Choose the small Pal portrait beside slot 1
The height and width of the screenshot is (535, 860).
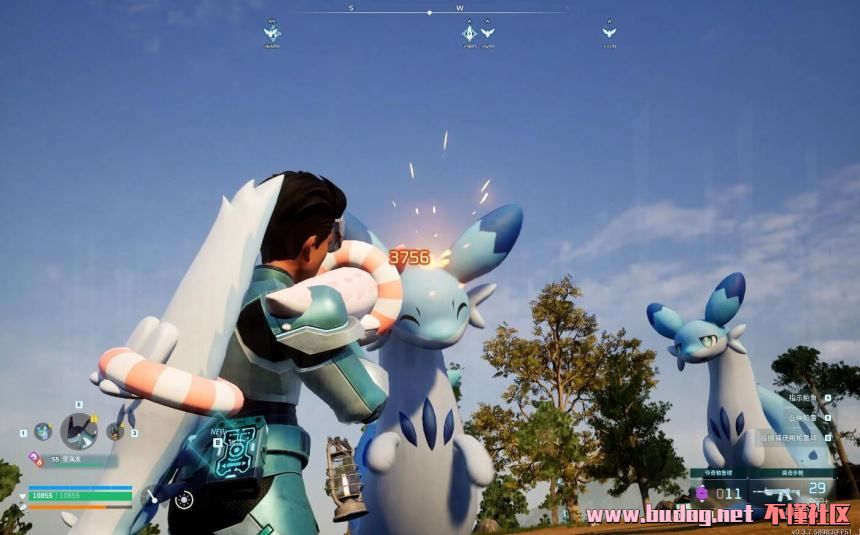43,431
